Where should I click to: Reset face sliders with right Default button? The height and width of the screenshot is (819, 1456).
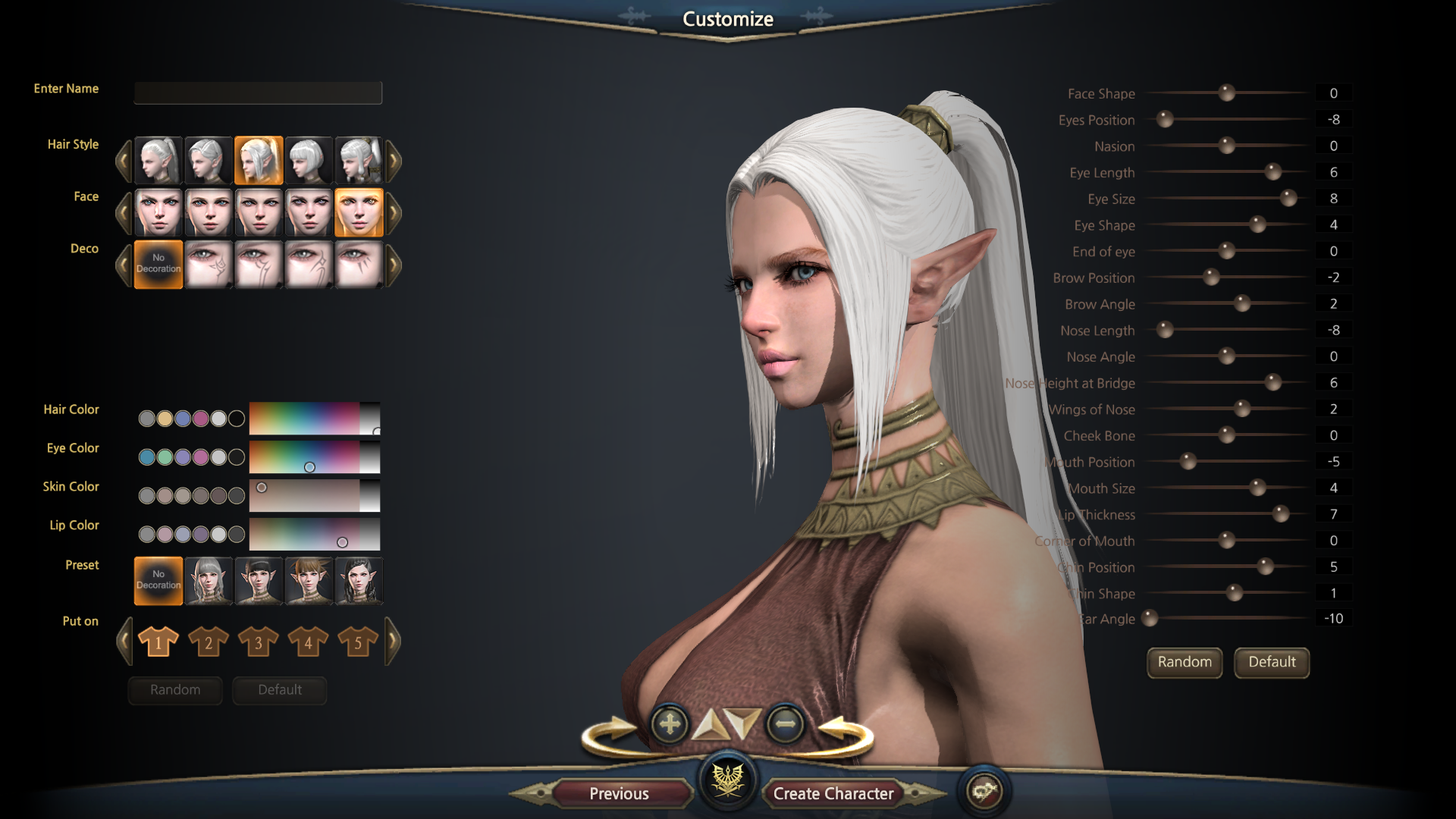1272,662
